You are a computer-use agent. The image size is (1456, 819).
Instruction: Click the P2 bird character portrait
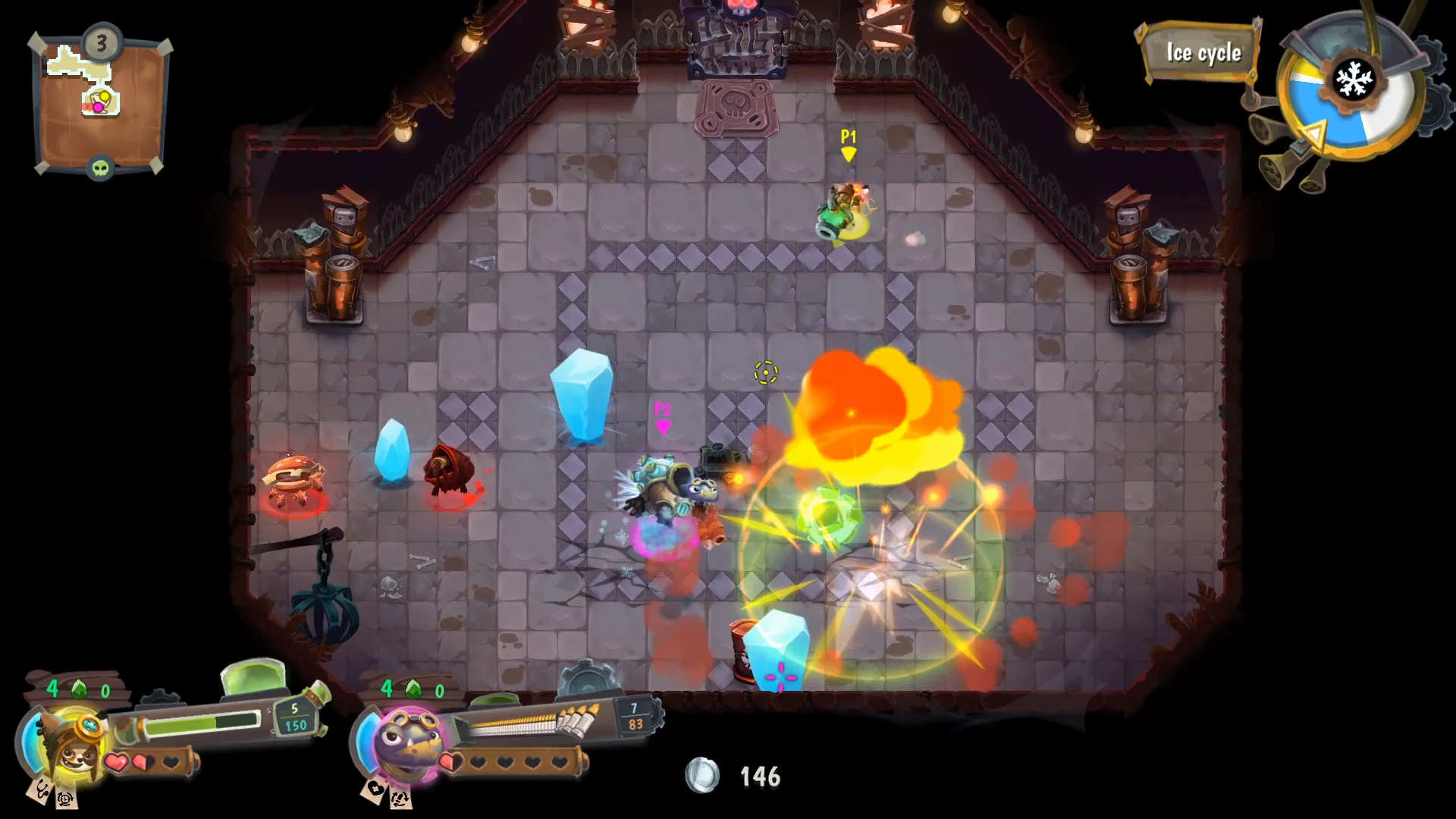[403, 747]
